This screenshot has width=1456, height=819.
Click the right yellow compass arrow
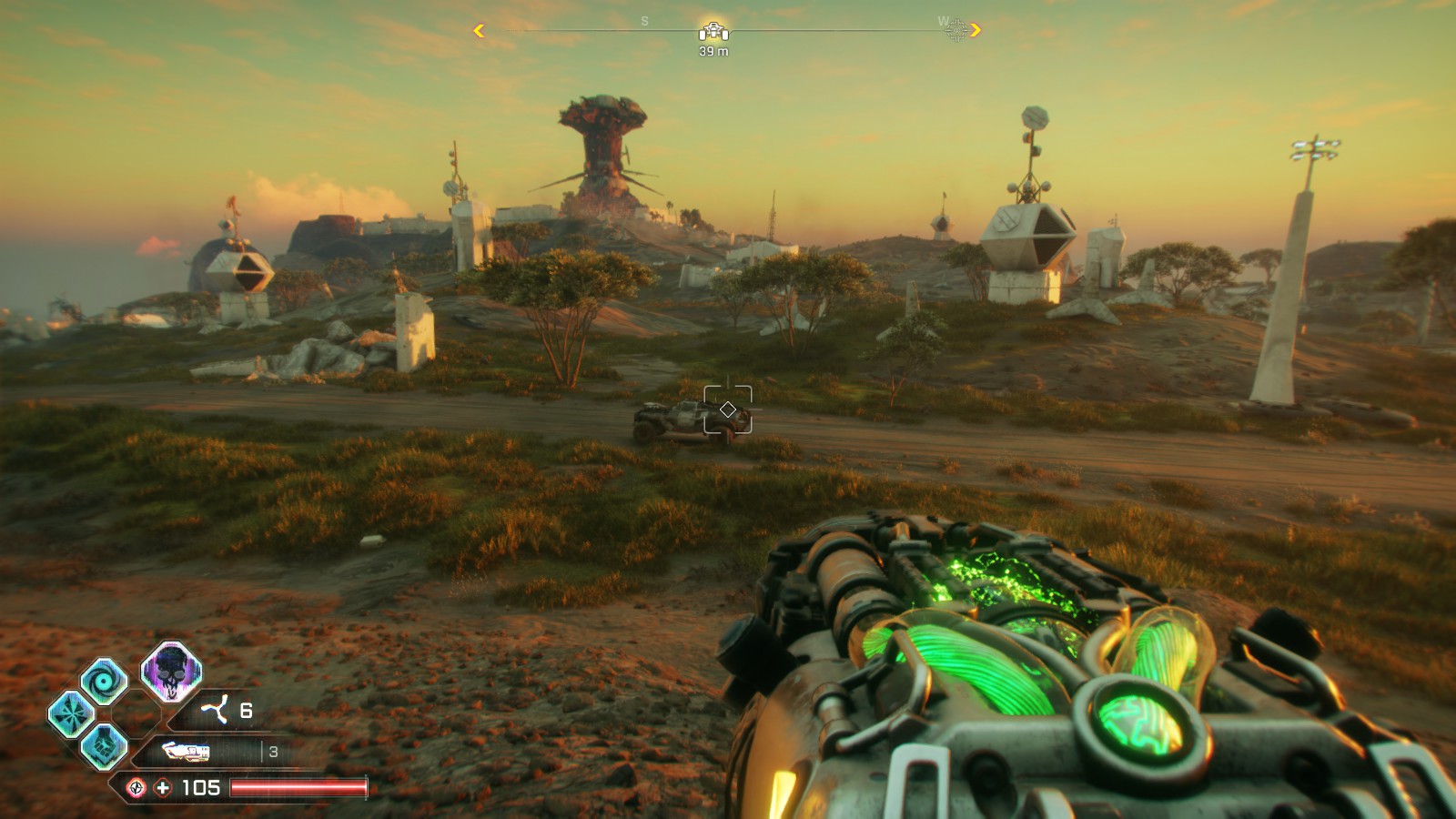(x=976, y=30)
